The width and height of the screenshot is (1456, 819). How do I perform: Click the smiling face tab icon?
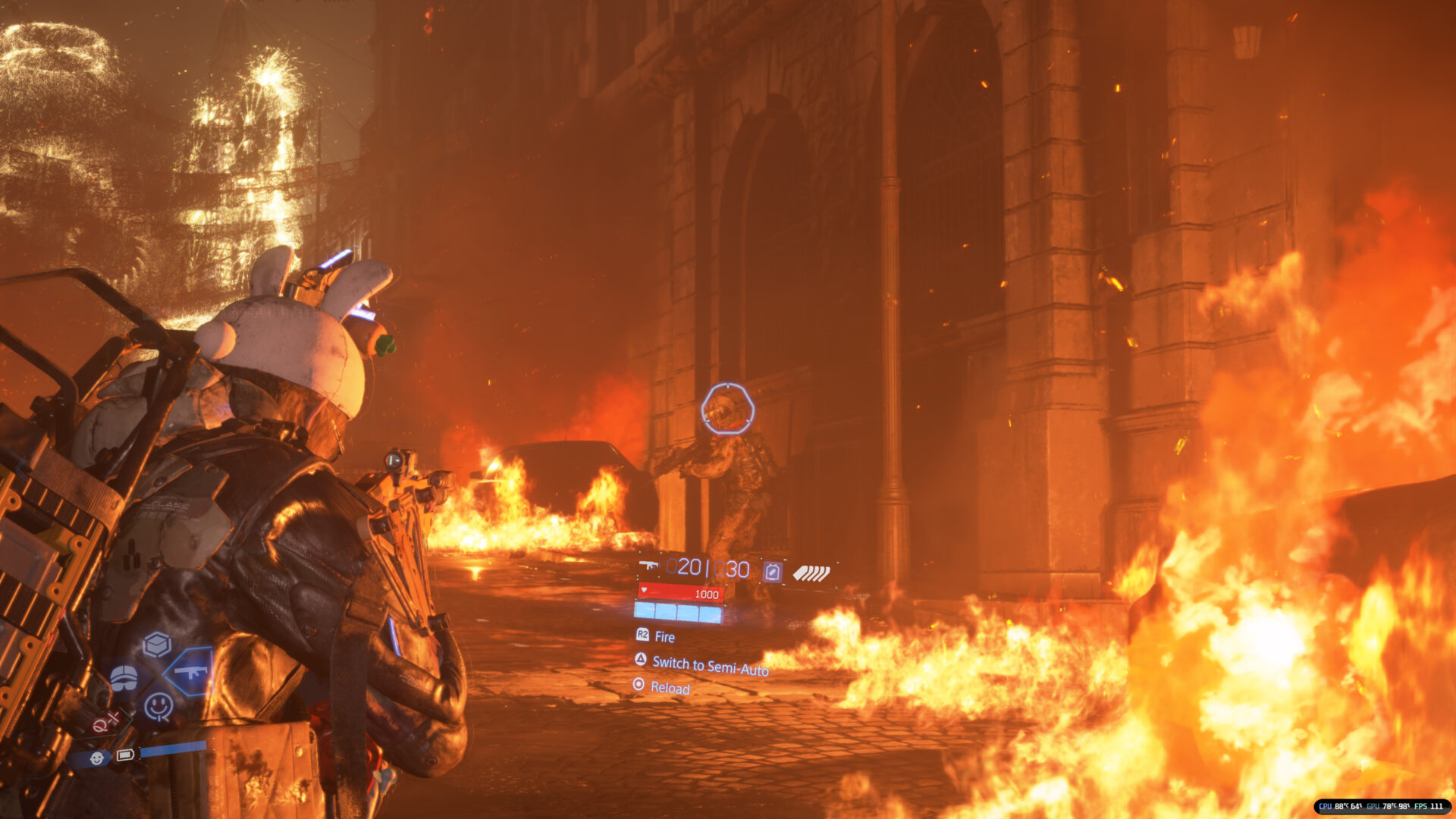pyautogui.click(x=96, y=758)
